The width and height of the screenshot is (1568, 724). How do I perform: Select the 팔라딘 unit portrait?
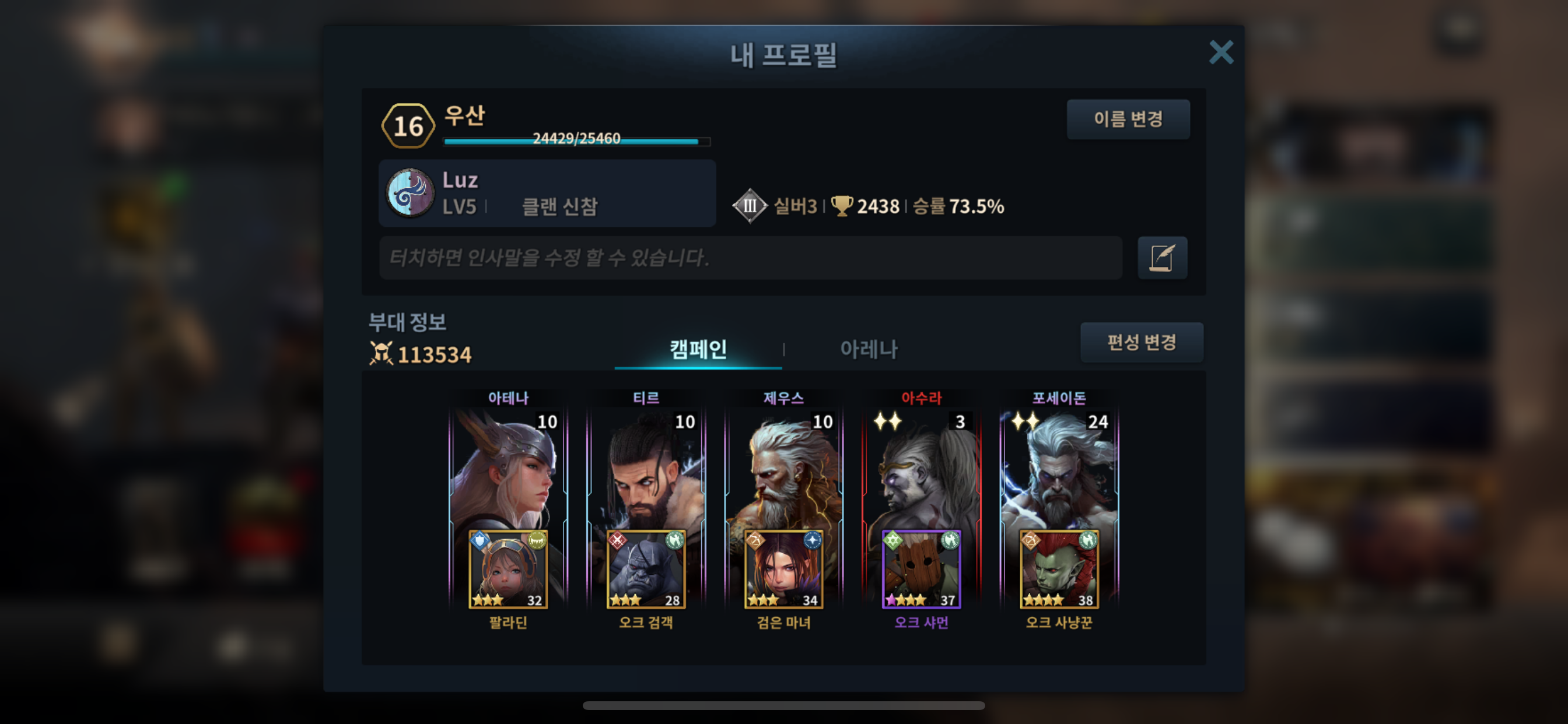[508, 570]
